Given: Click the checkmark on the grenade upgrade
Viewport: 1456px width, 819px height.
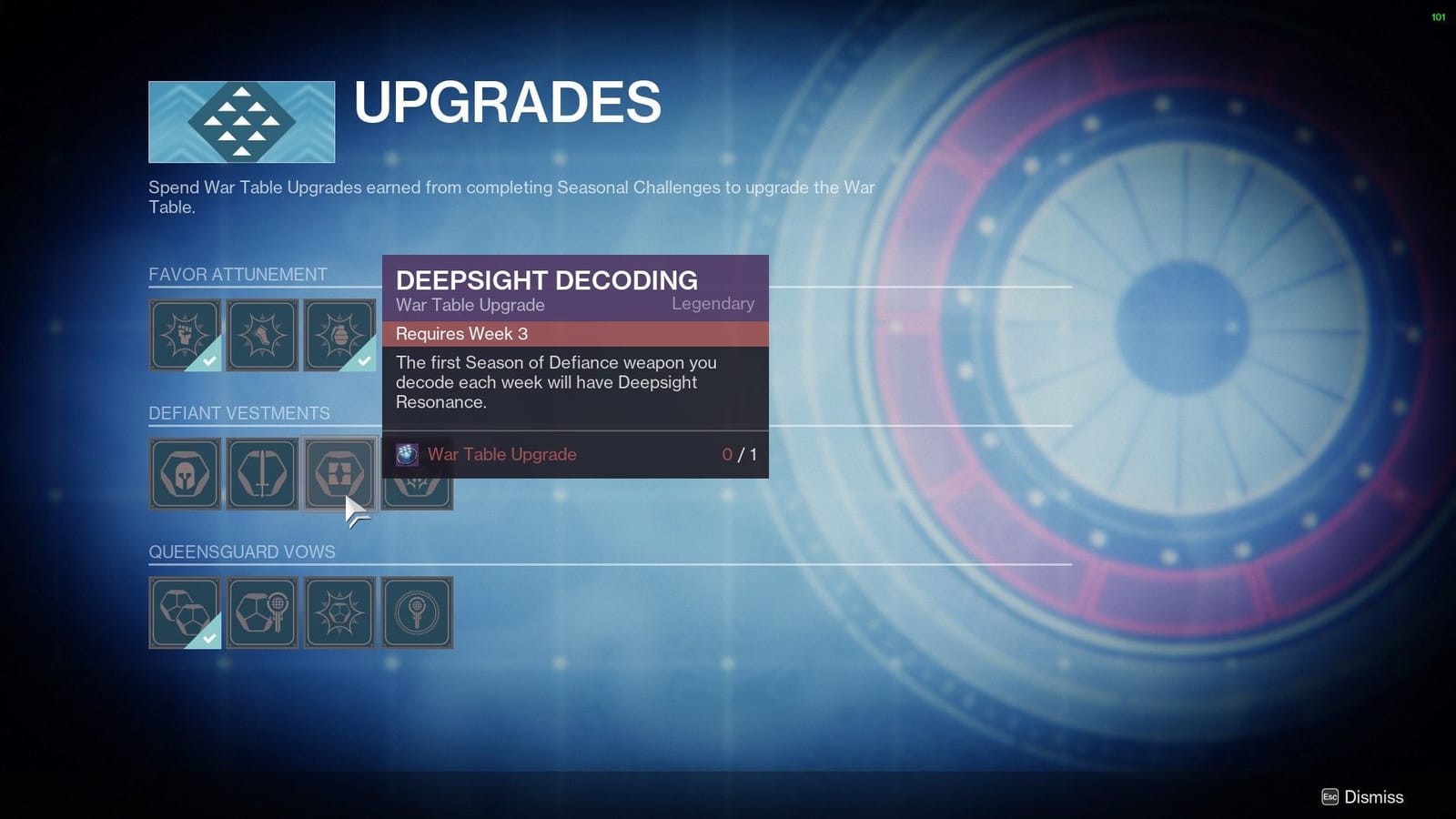Looking at the screenshot, I should (362, 360).
